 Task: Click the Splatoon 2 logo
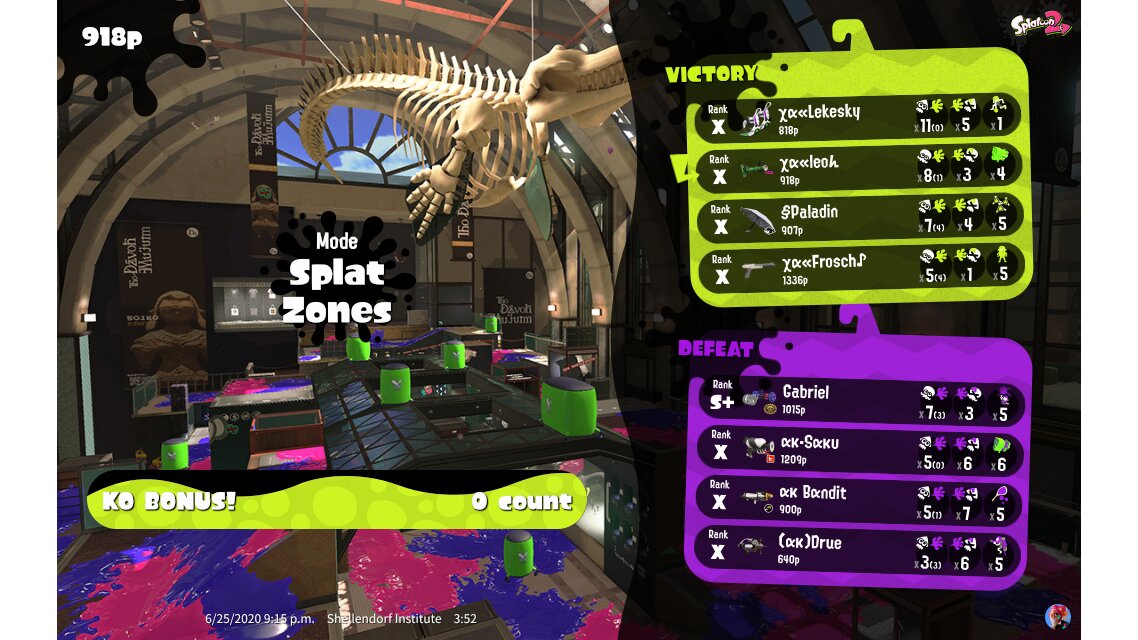point(1040,24)
